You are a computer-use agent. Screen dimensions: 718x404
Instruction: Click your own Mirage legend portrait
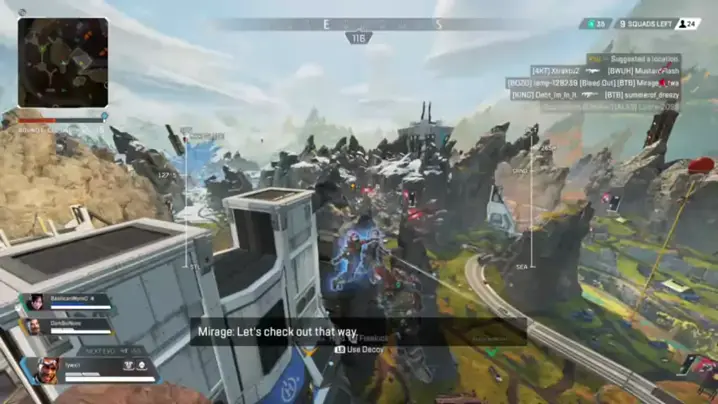point(49,371)
